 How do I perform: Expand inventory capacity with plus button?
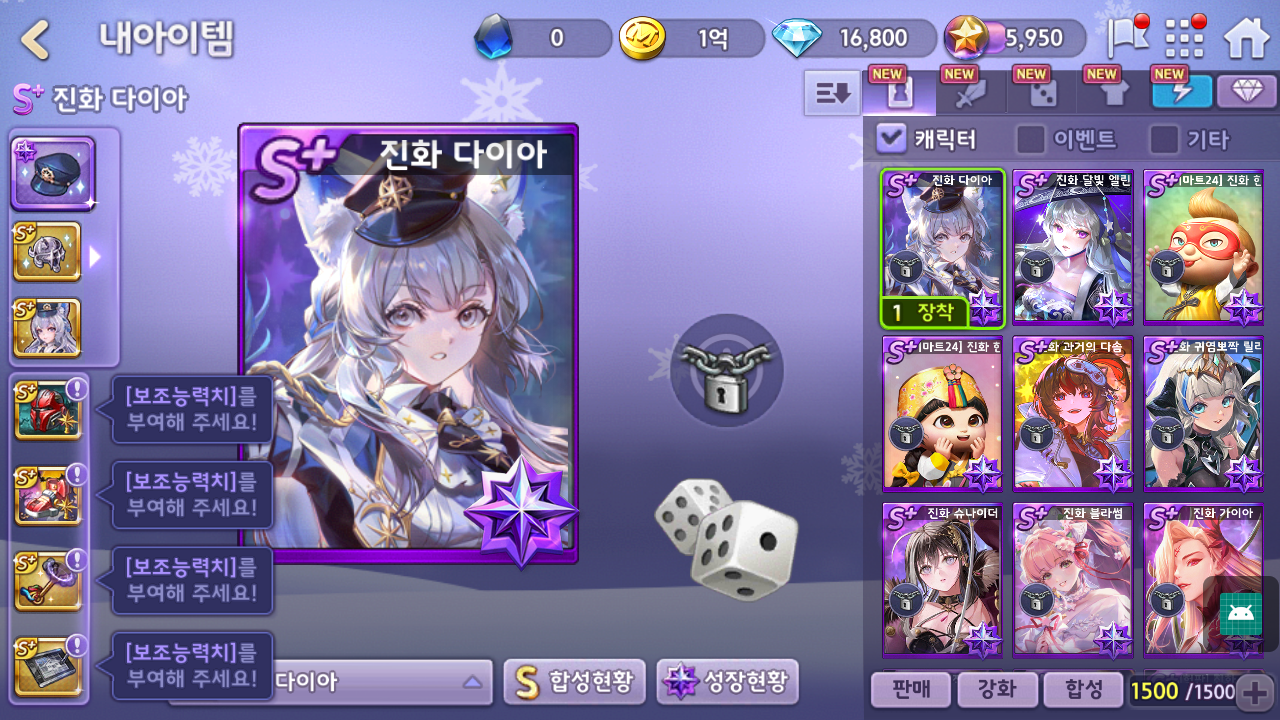pos(1255,691)
